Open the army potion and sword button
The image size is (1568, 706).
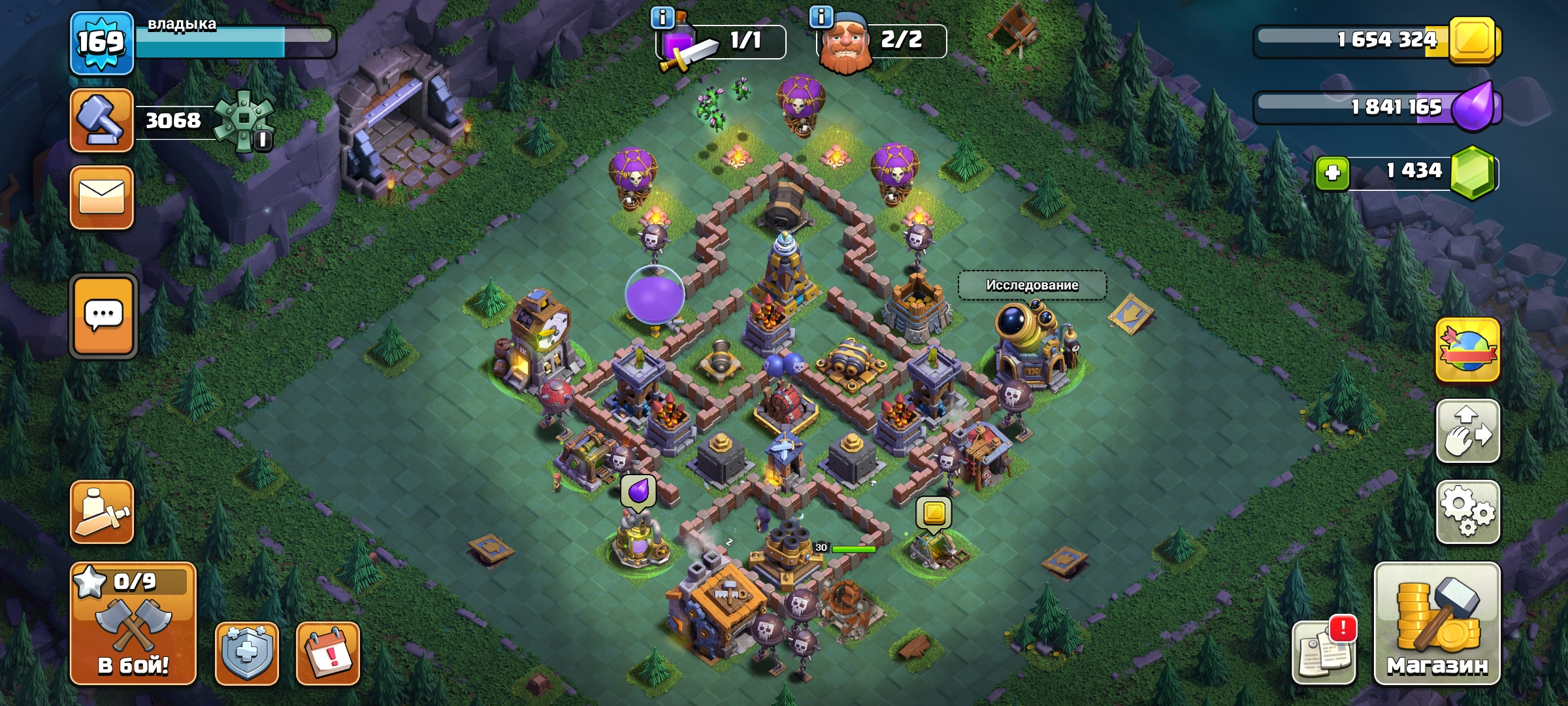pos(102,513)
